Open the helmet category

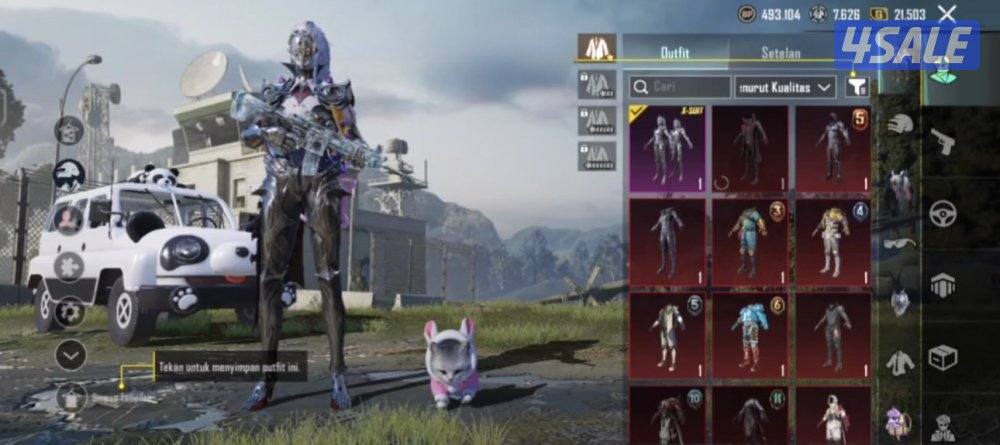pos(900,123)
